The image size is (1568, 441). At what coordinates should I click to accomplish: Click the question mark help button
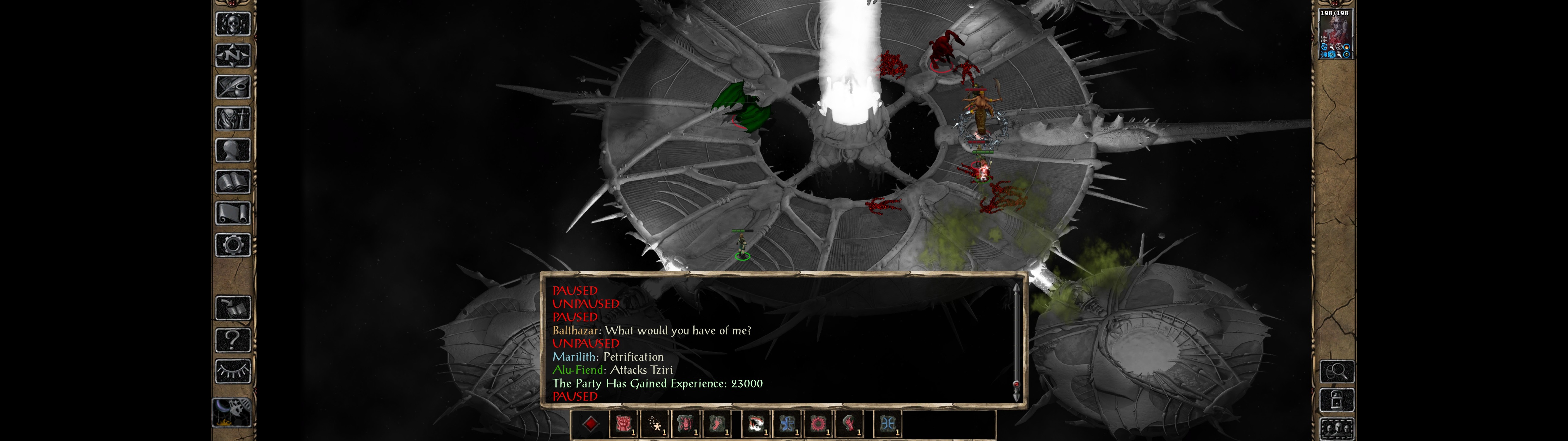click(232, 339)
